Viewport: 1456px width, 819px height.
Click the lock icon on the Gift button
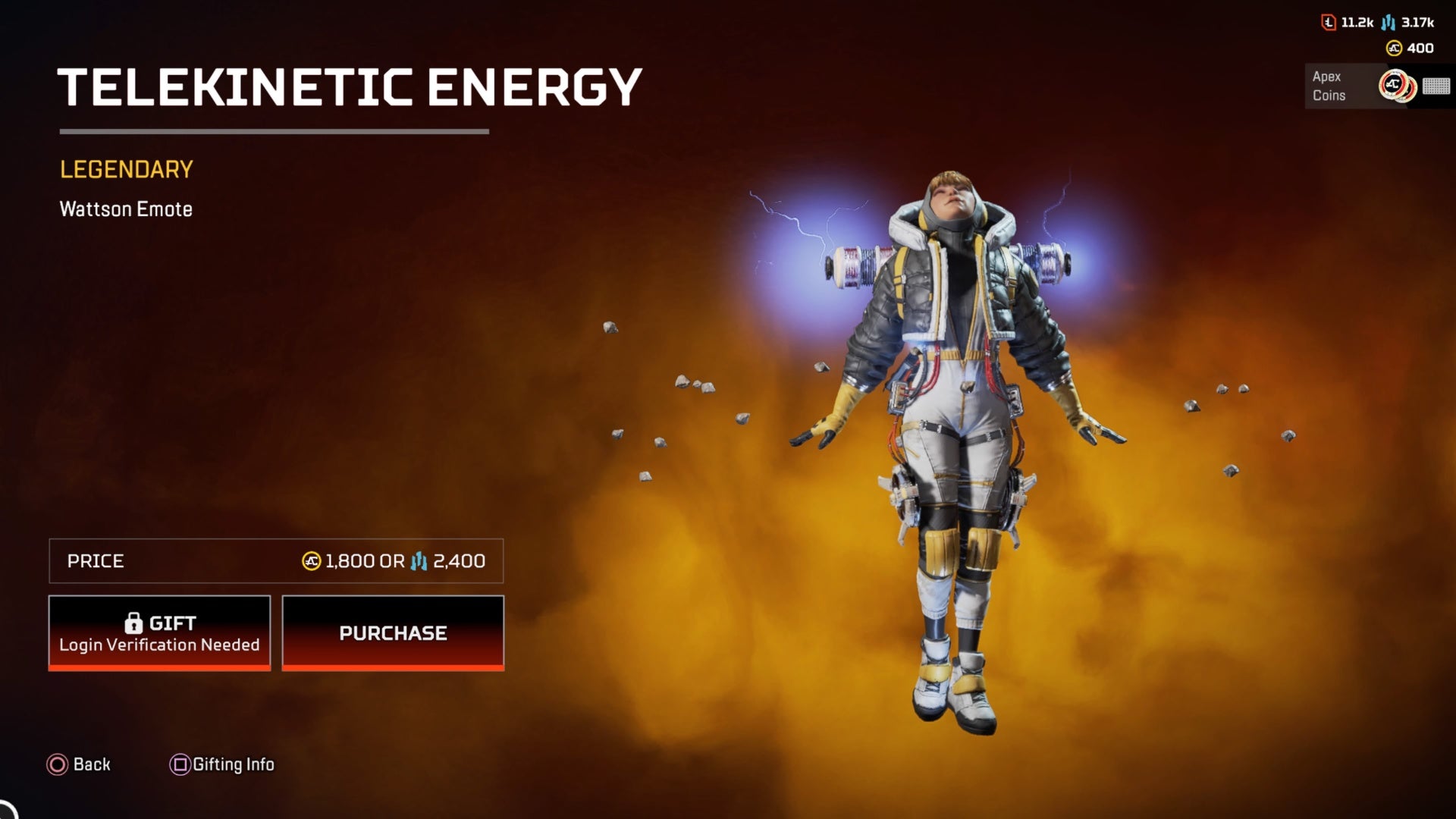[x=135, y=623]
